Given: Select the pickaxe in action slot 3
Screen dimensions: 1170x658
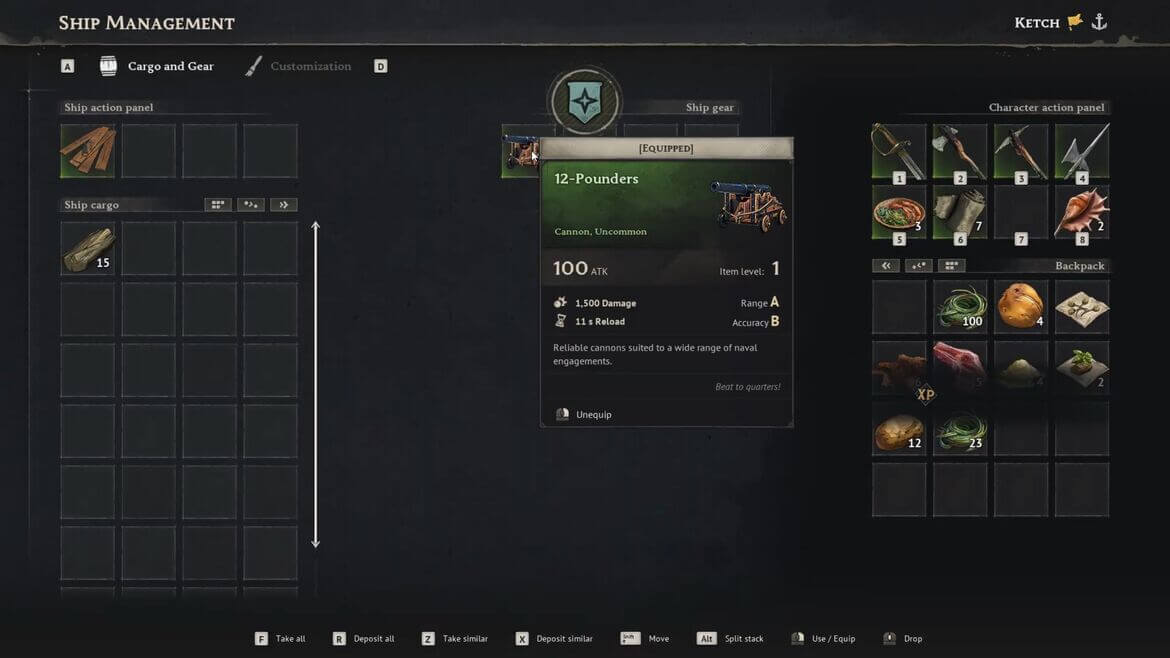Looking at the screenshot, I should point(1020,151).
